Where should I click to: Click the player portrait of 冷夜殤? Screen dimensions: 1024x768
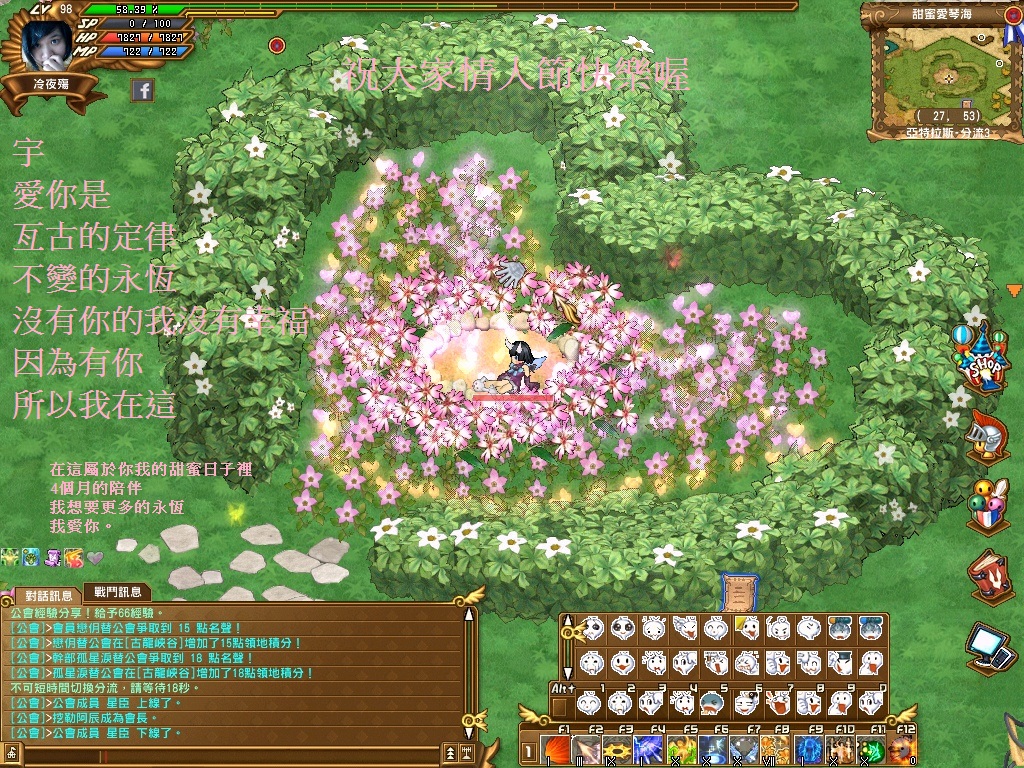47,42
